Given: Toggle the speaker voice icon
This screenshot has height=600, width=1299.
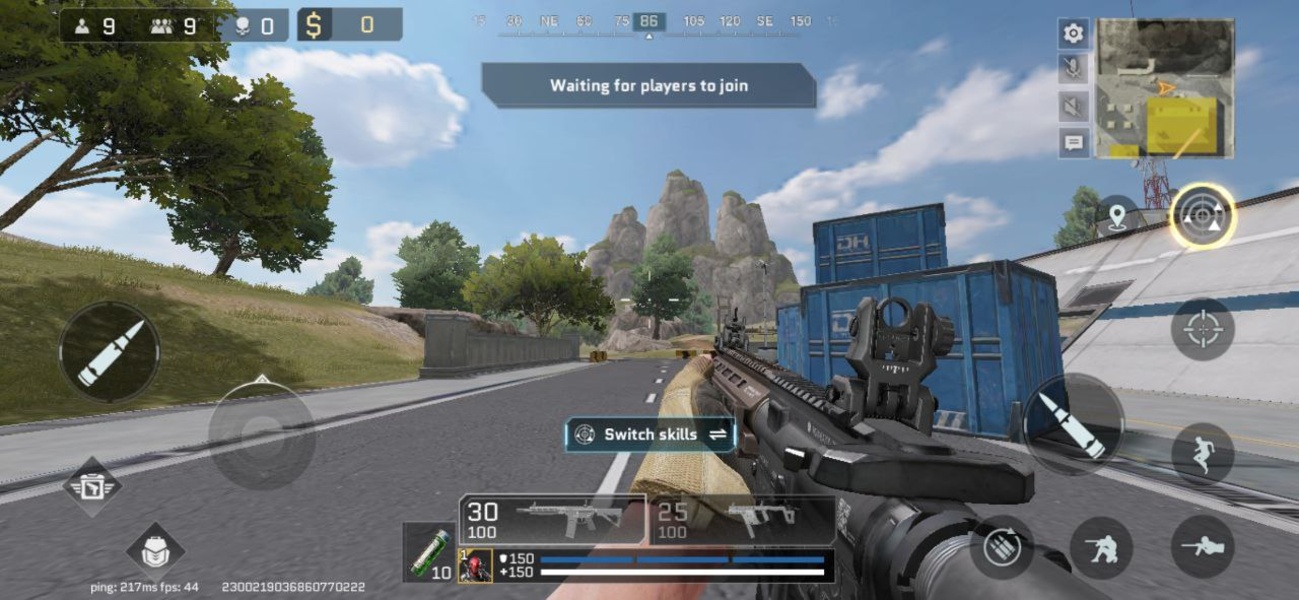Looking at the screenshot, I should [x=1073, y=106].
